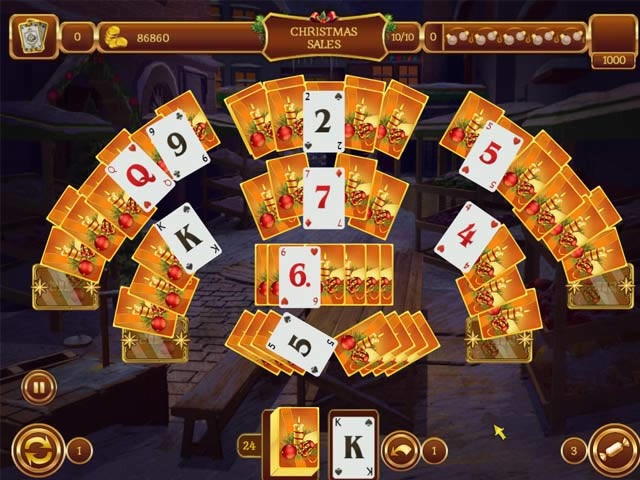
Task: Open the card deck icon in top-left corner
Action: [x=33, y=37]
